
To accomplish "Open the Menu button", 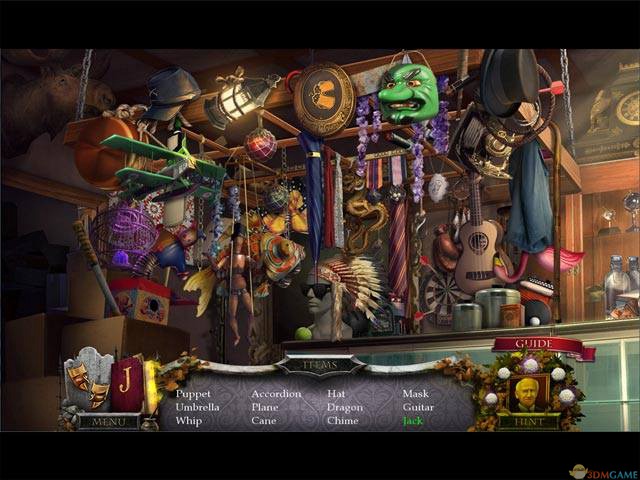I will (108, 422).
